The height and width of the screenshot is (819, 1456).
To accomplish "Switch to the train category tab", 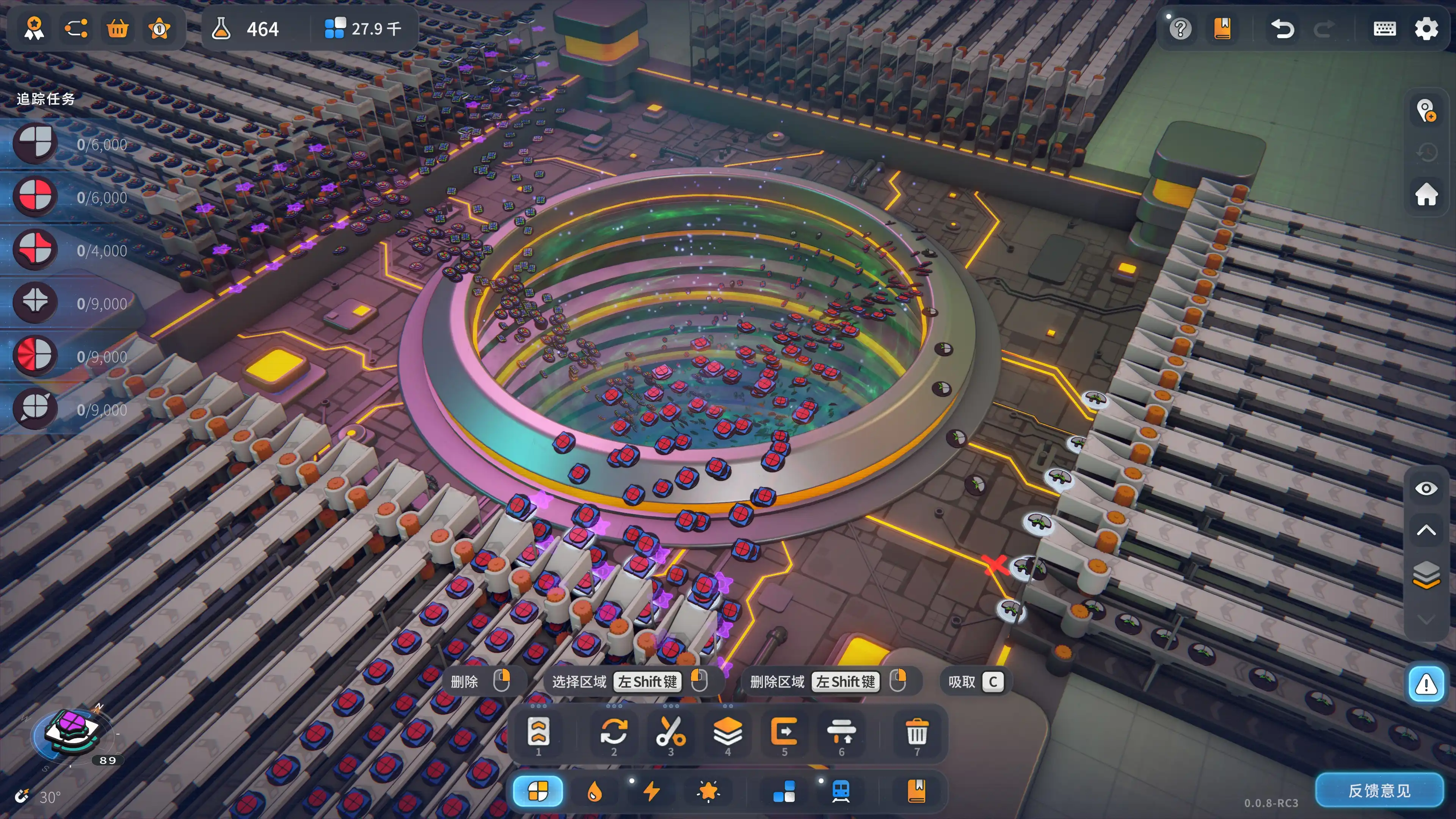I will (x=841, y=791).
